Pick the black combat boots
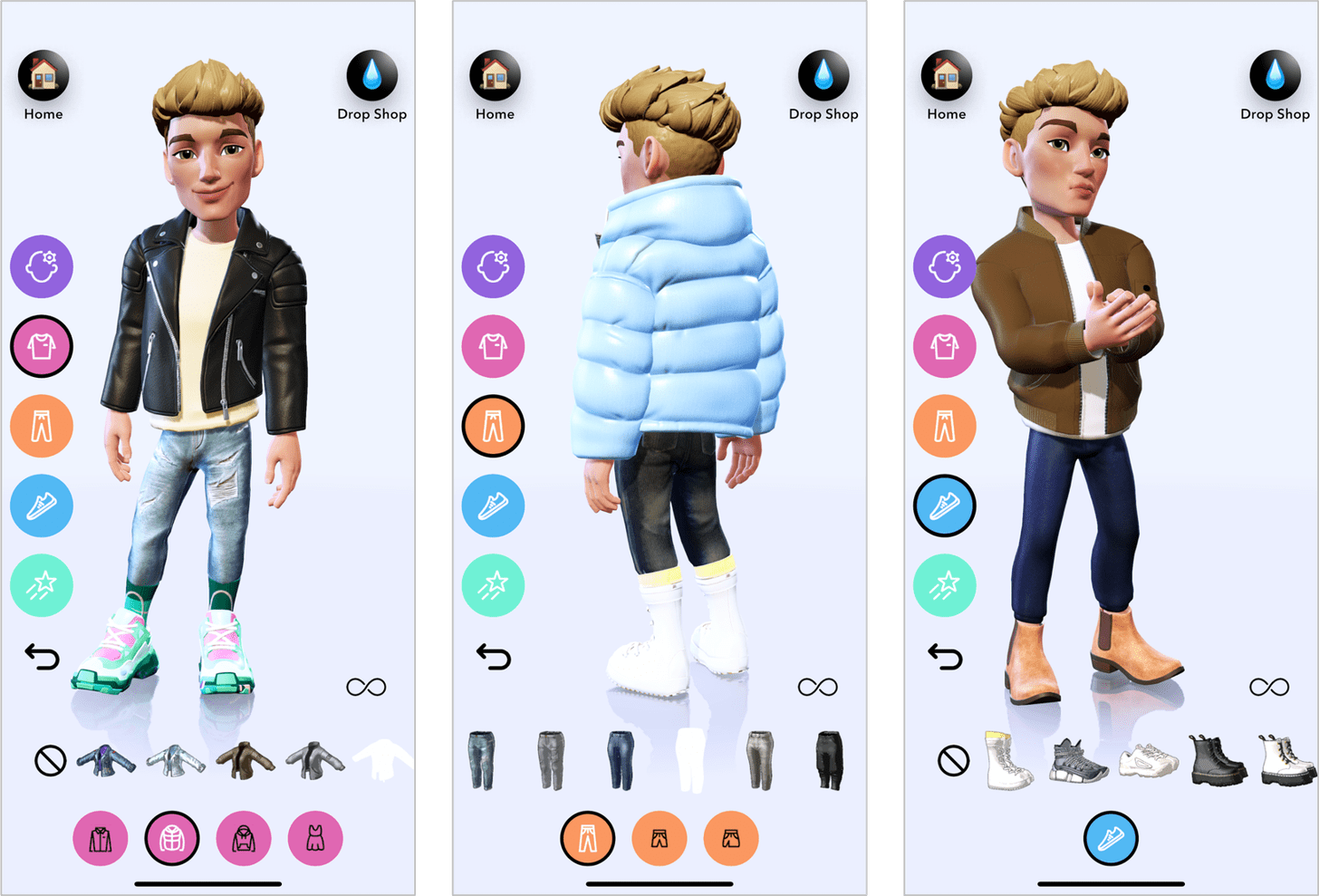 (x=1218, y=760)
